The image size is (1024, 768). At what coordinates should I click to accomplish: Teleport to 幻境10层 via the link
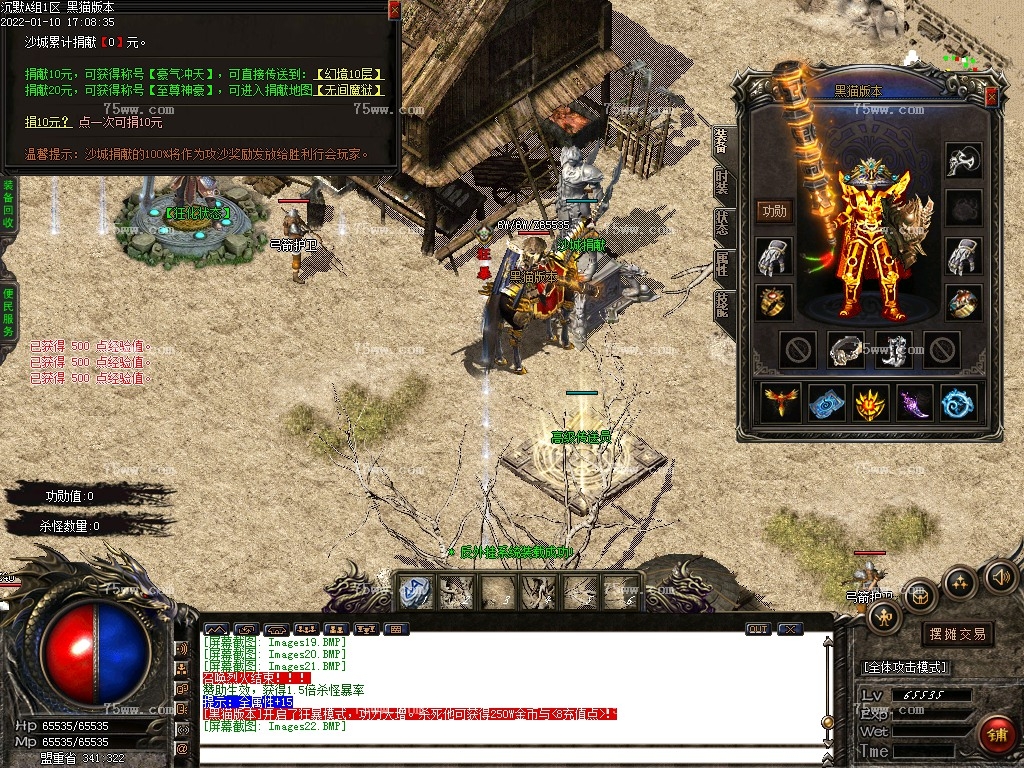349,74
